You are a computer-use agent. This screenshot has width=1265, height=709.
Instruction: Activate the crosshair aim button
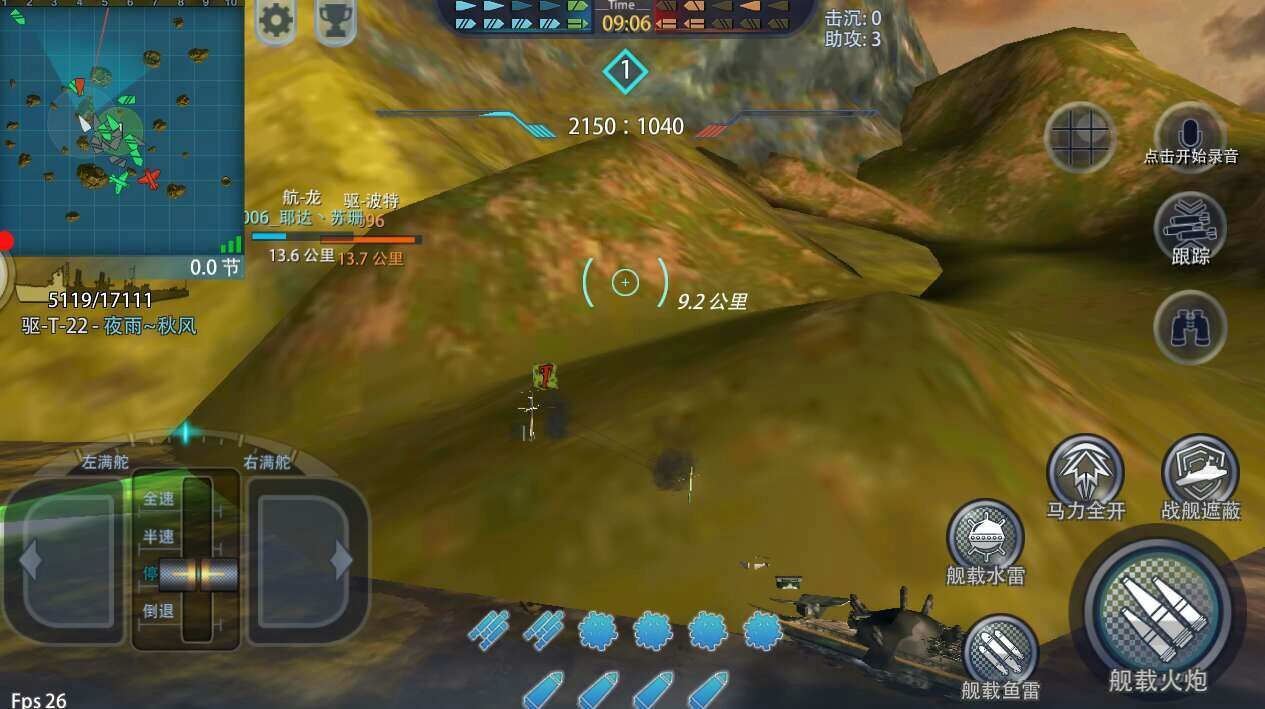[1080, 137]
